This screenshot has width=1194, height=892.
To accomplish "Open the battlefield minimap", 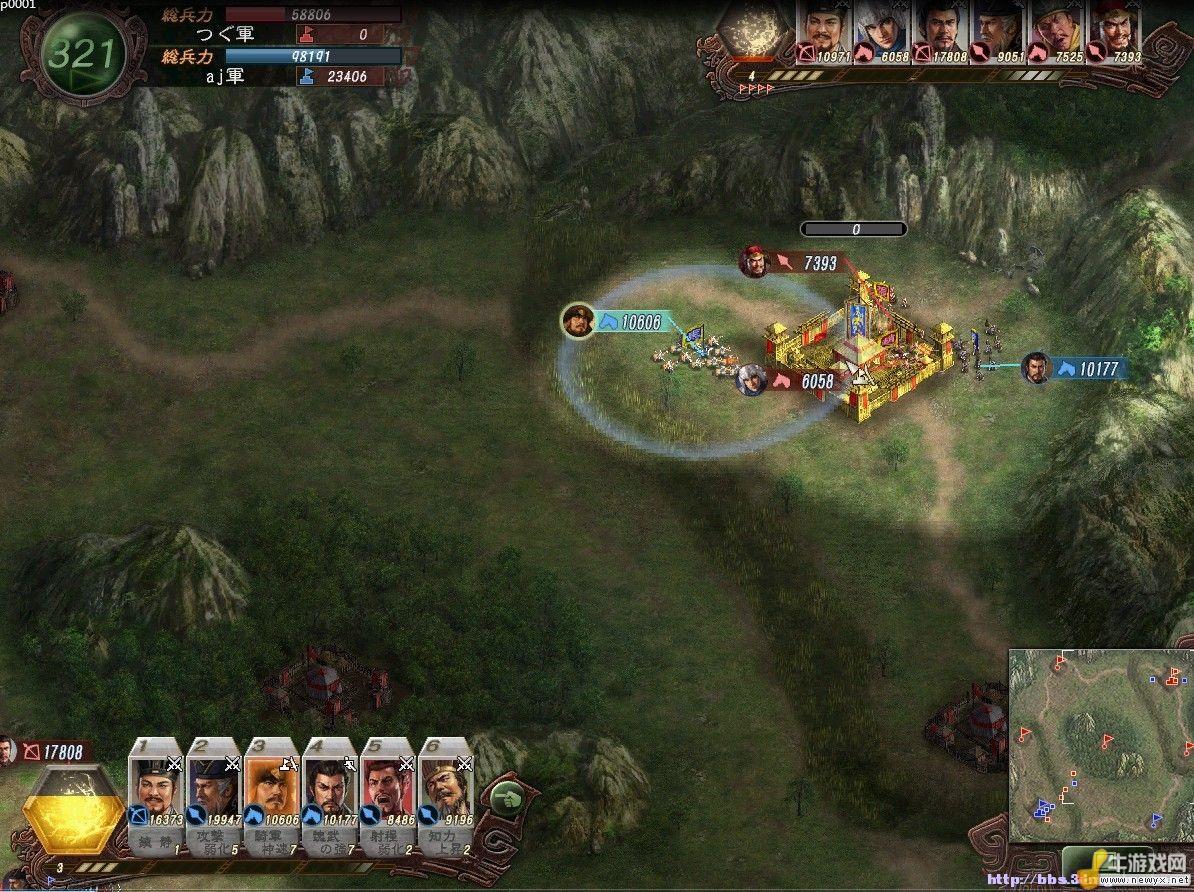I will point(1098,745).
